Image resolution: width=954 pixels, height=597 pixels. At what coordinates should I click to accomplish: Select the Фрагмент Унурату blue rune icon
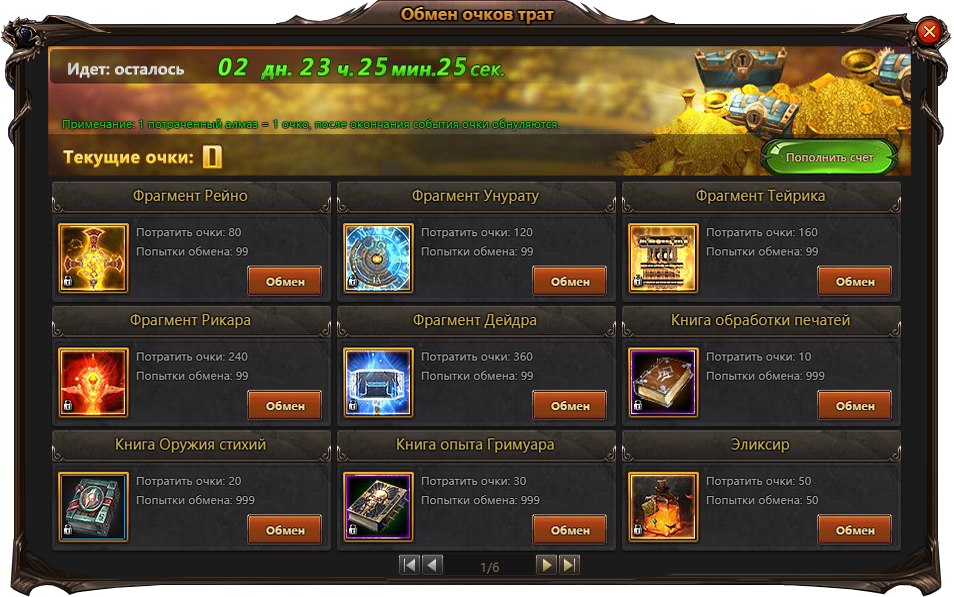point(378,258)
